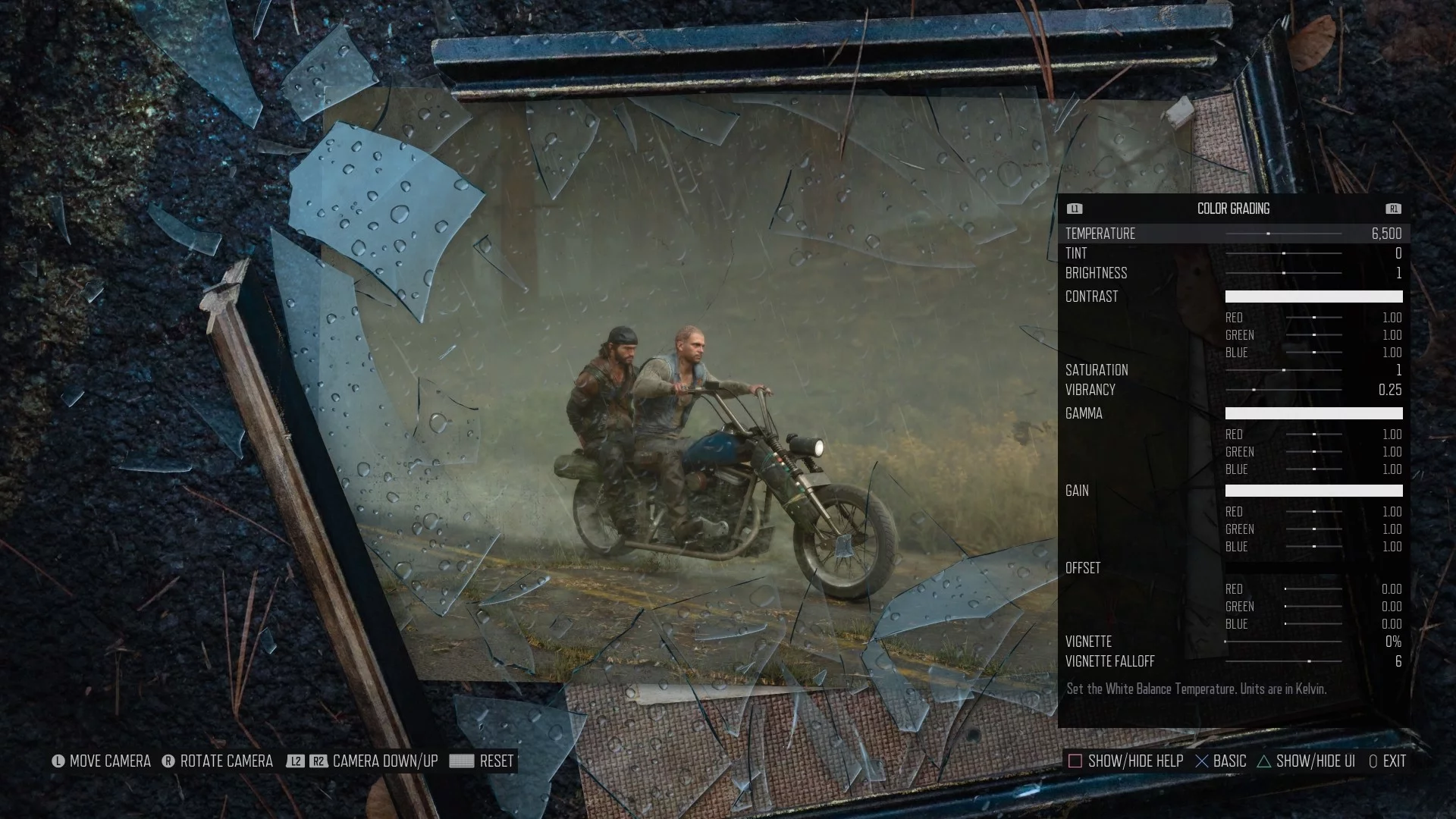Change the Saturation slider
The width and height of the screenshot is (1456, 819).
tap(1283, 370)
